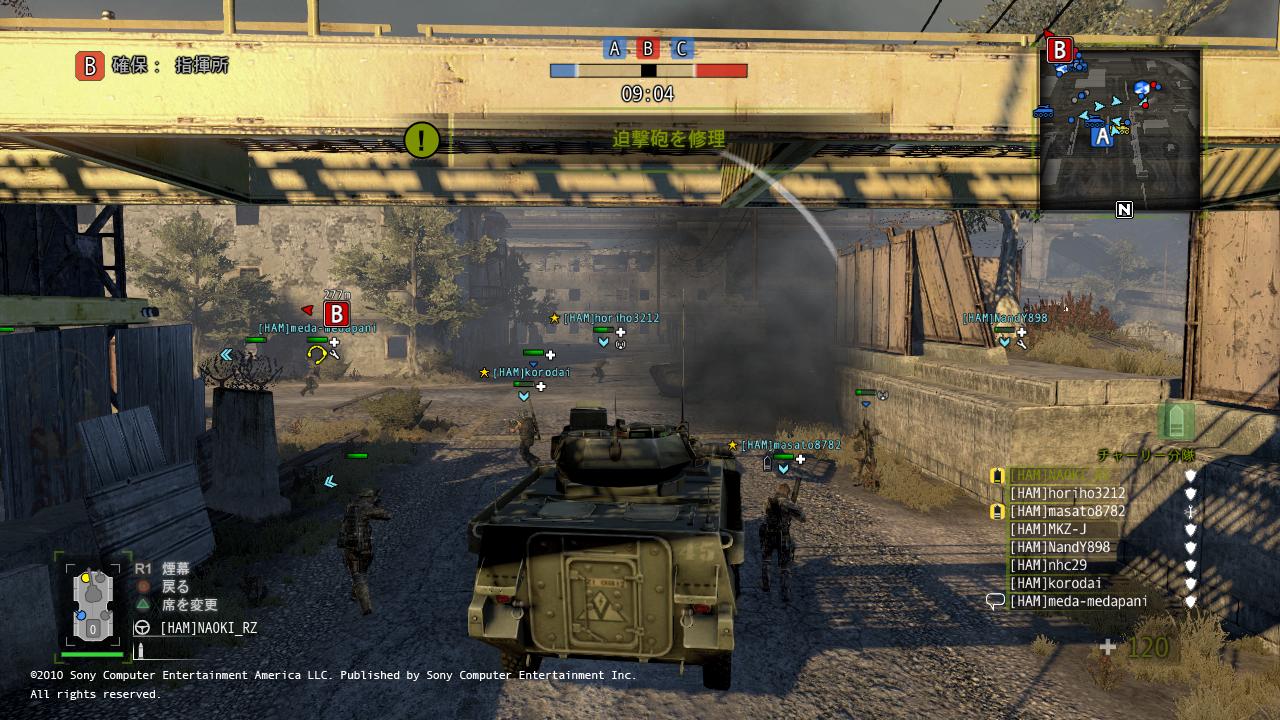Click the A objective indicator at top

(615, 49)
